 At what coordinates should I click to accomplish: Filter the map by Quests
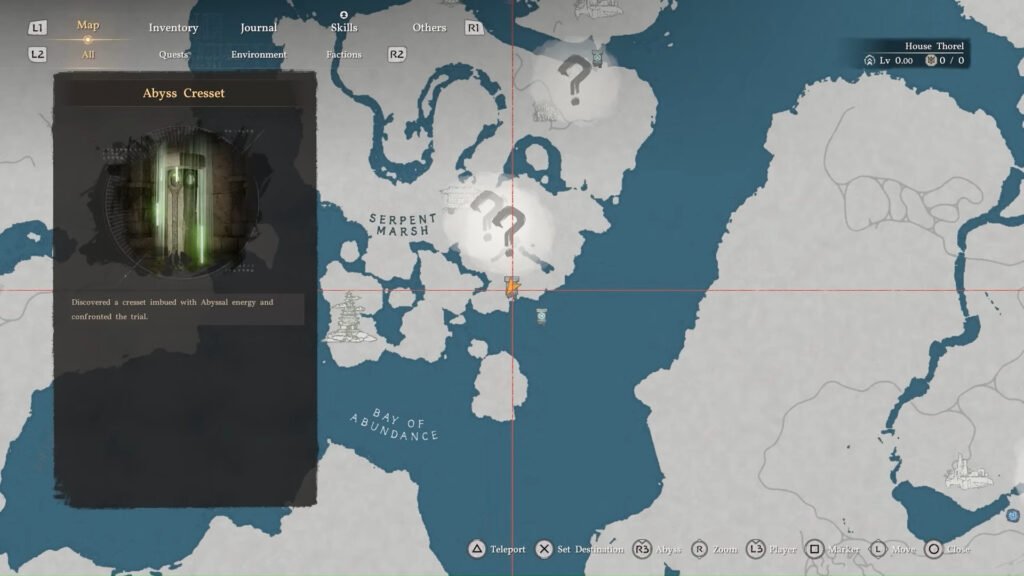(x=173, y=55)
